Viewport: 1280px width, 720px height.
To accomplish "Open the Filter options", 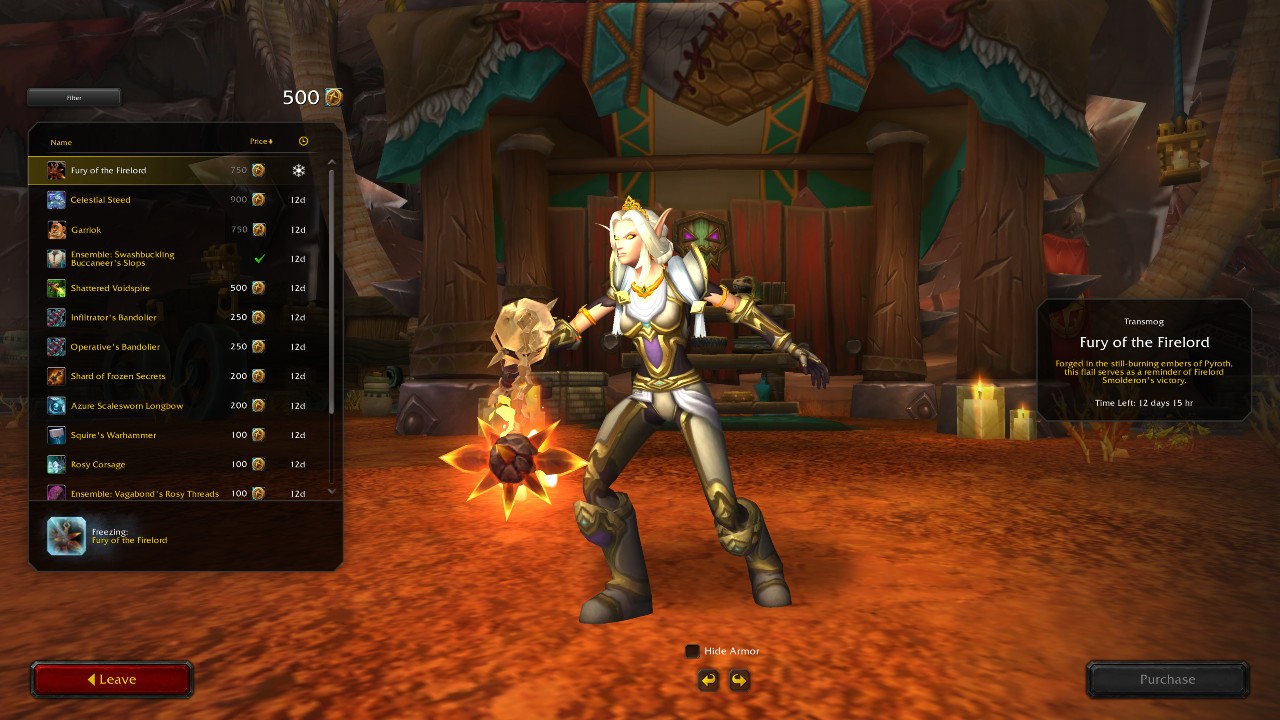I will click(x=73, y=97).
